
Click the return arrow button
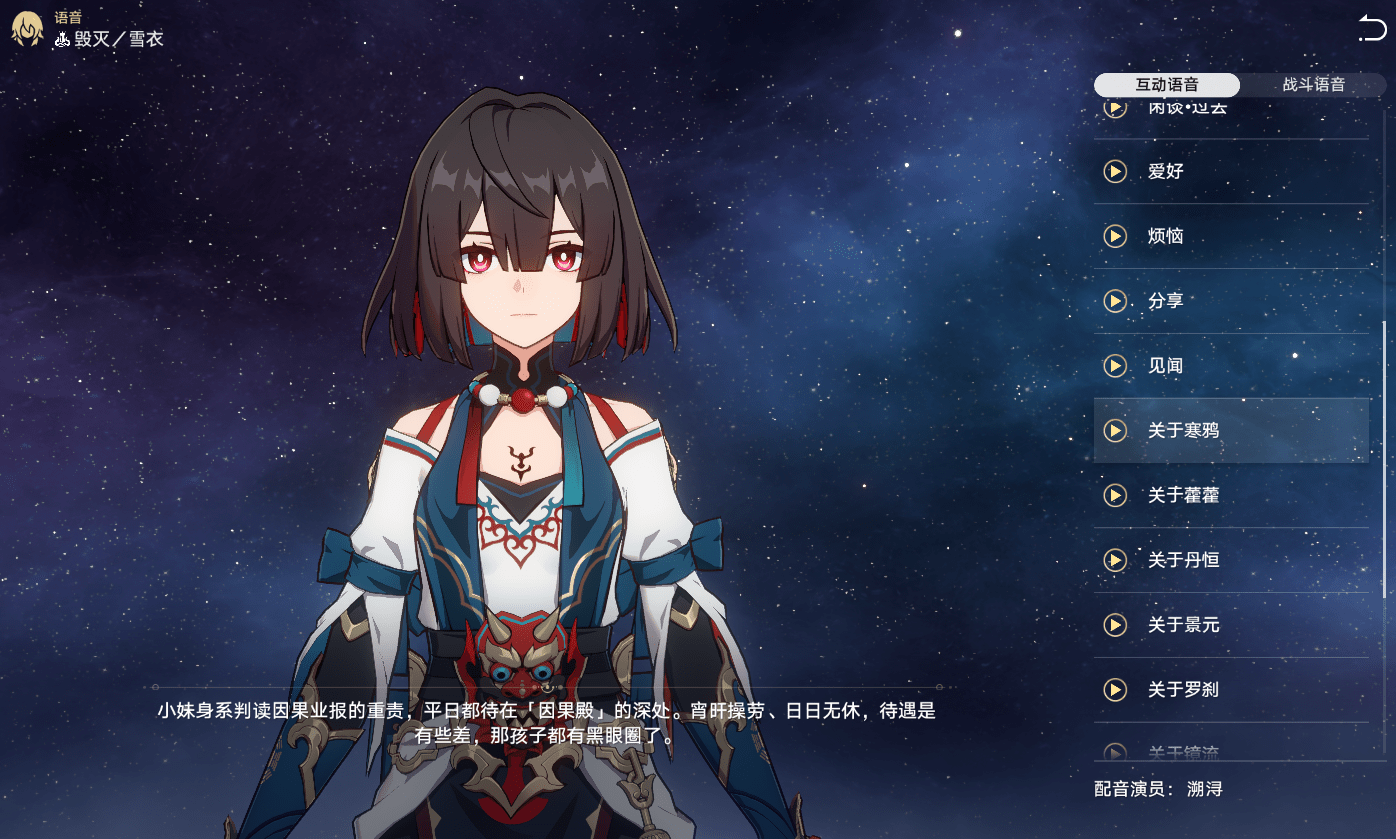tap(1372, 28)
